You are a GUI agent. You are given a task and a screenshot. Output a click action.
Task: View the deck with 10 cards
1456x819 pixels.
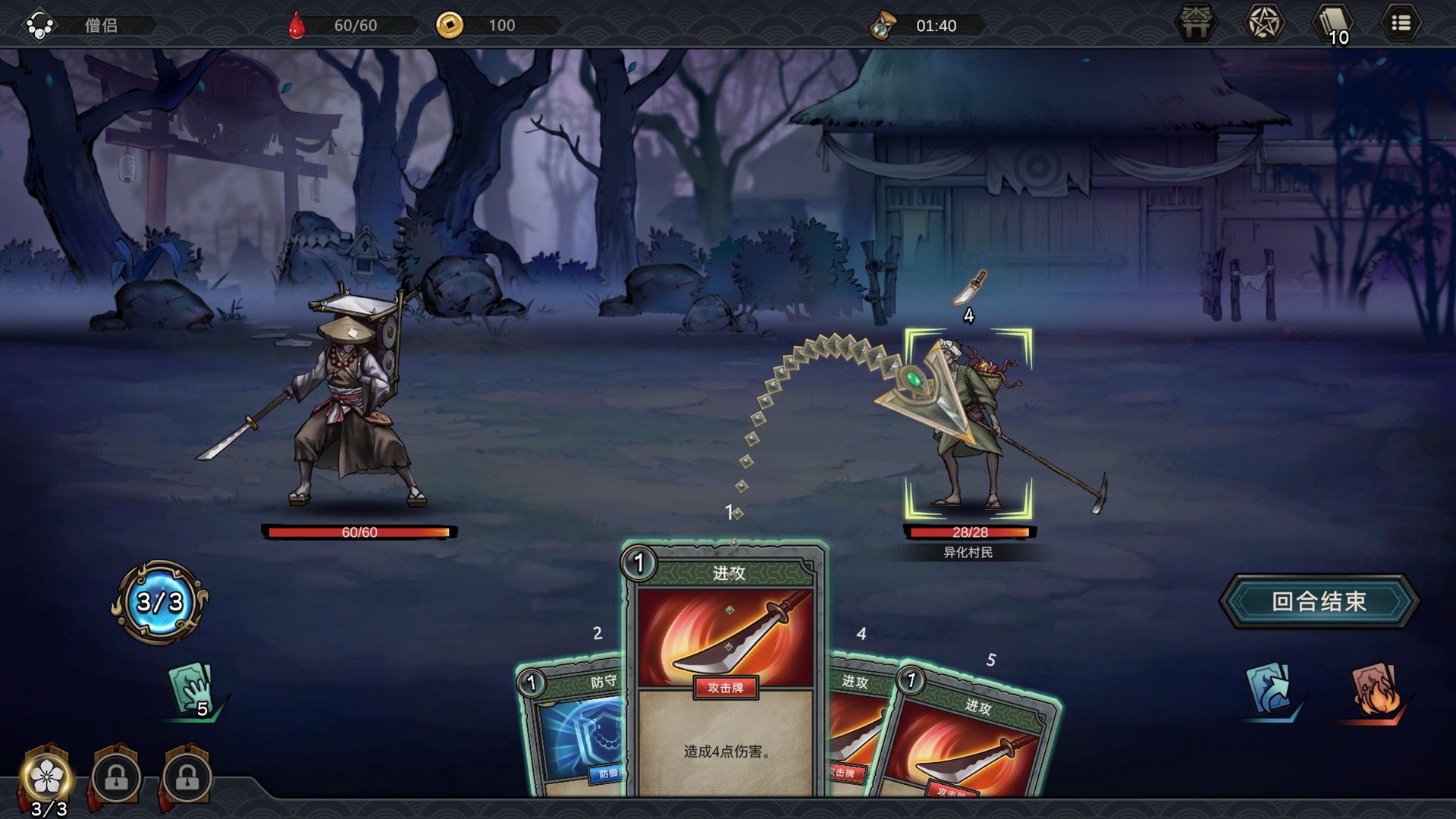pos(1332,24)
